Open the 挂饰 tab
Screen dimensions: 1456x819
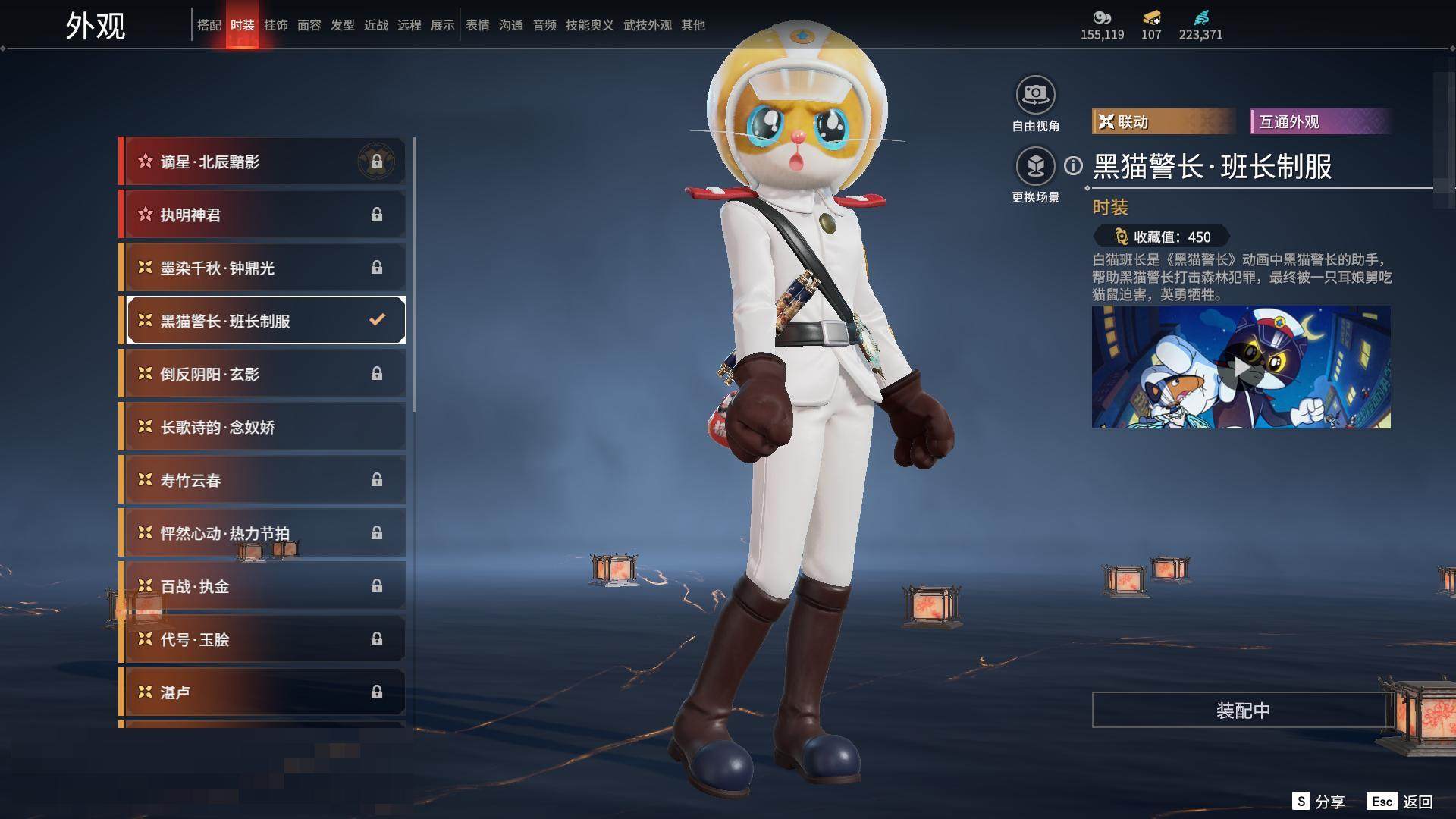275,25
